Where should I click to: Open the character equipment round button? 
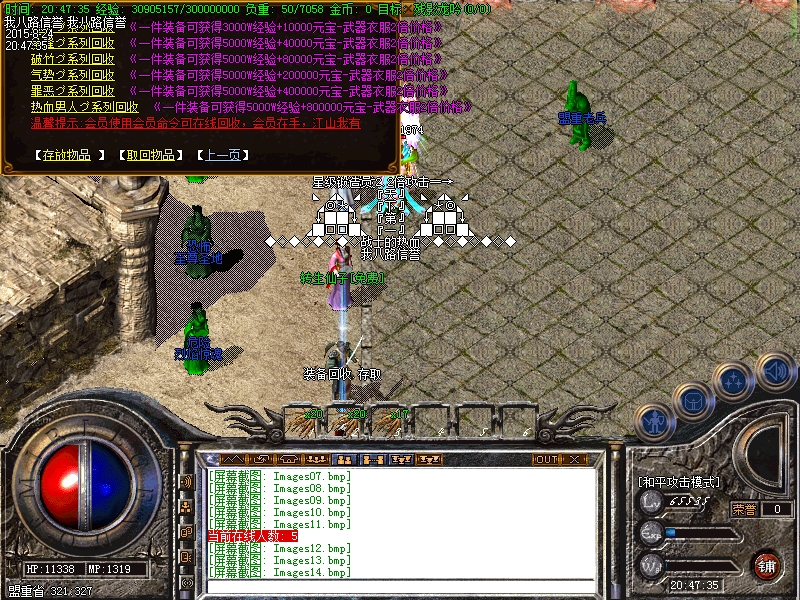[x=654, y=424]
